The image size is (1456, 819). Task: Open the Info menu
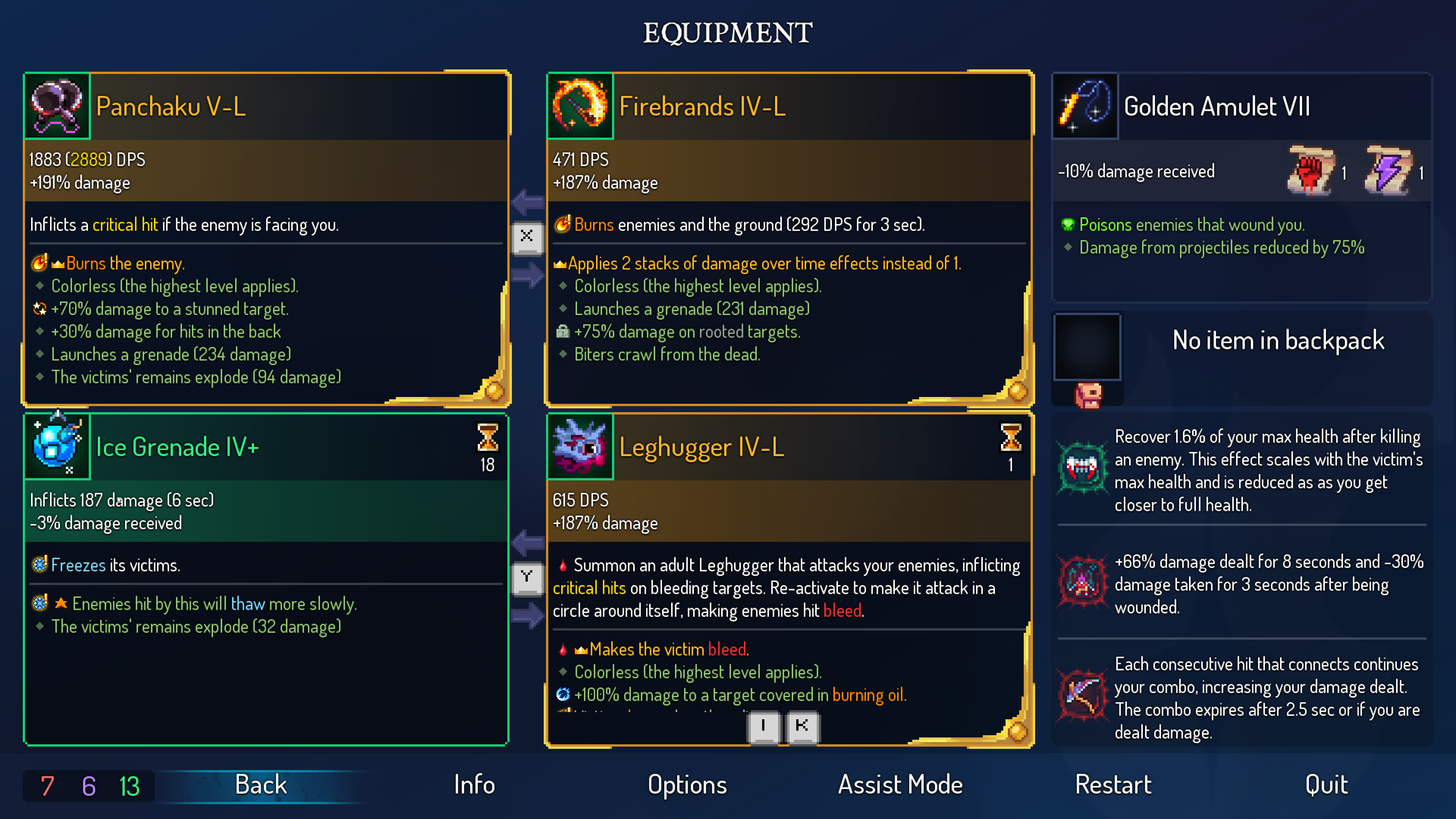(x=474, y=785)
